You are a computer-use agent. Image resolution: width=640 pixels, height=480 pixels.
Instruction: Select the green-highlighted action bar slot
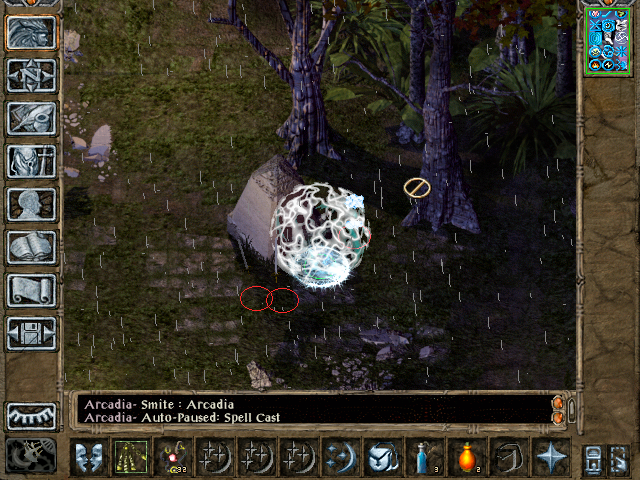pyautogui.click(x=130, y=457)
